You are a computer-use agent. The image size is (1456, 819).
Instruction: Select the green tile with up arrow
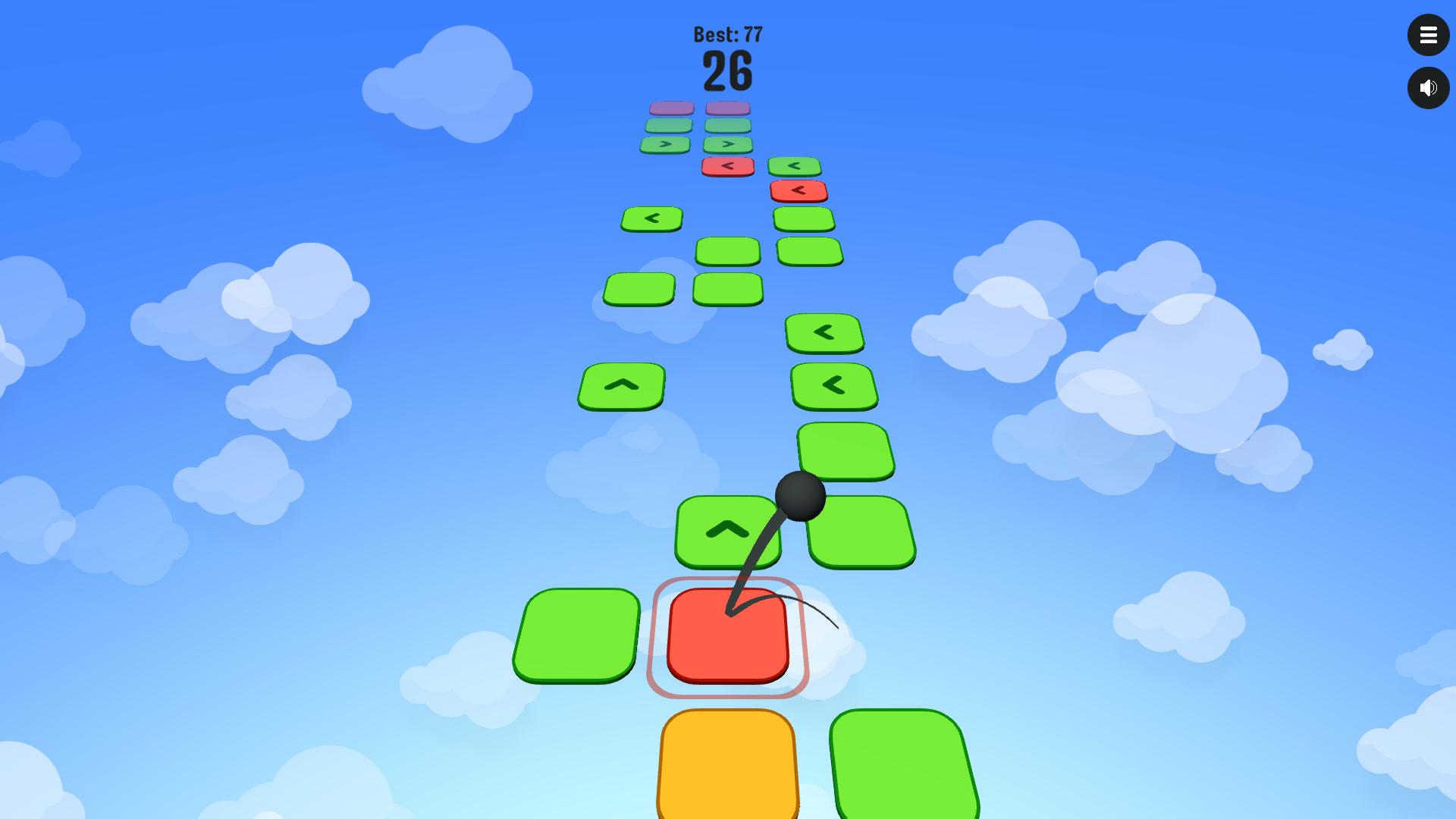(727, 529)
